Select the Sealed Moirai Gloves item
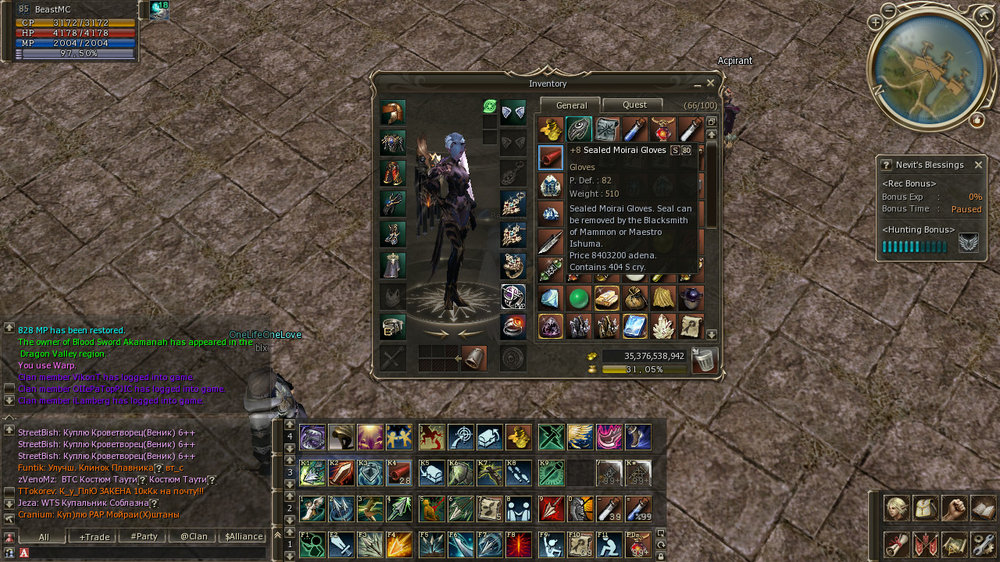Viewport: 1000px width, 562px height. (x=580, y=129)
